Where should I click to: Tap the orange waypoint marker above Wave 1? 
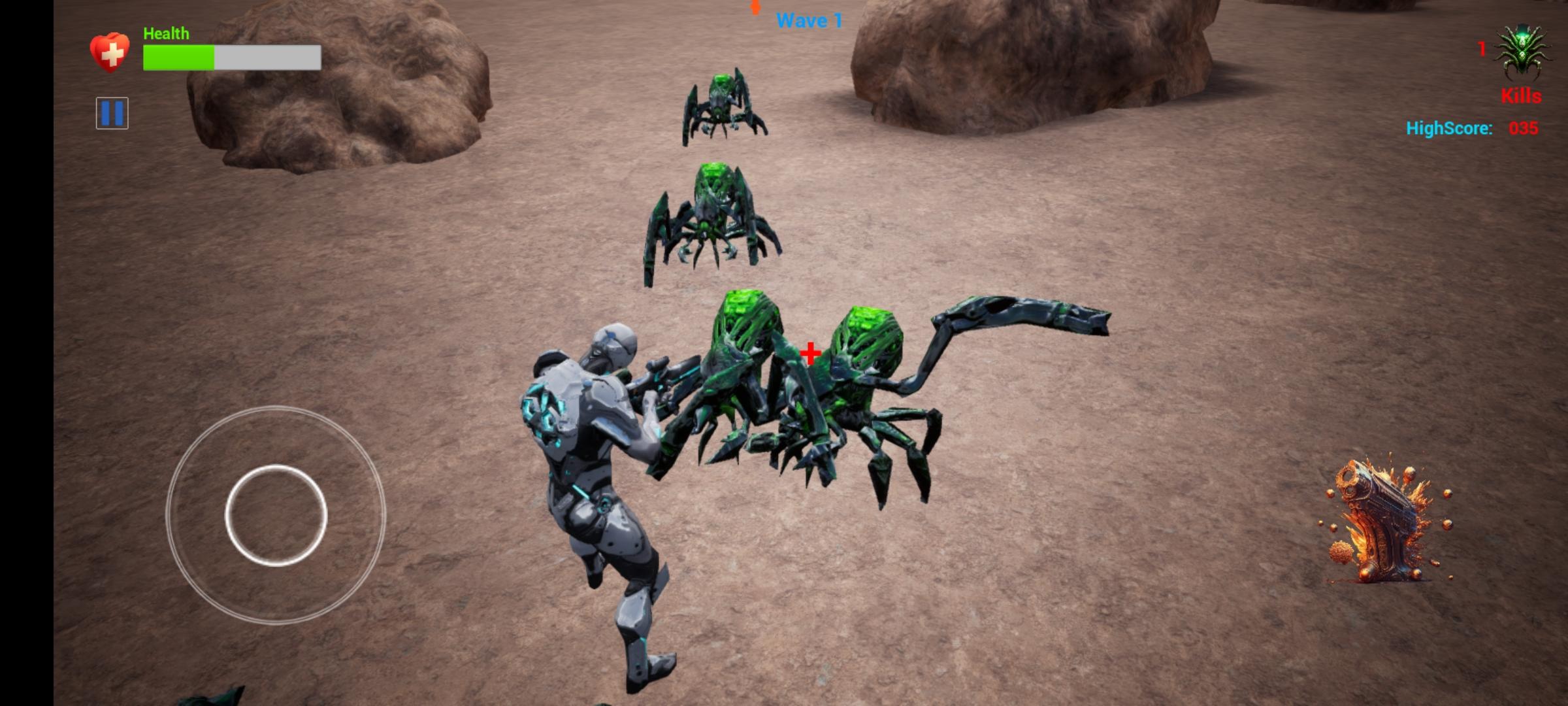point(755,7)
